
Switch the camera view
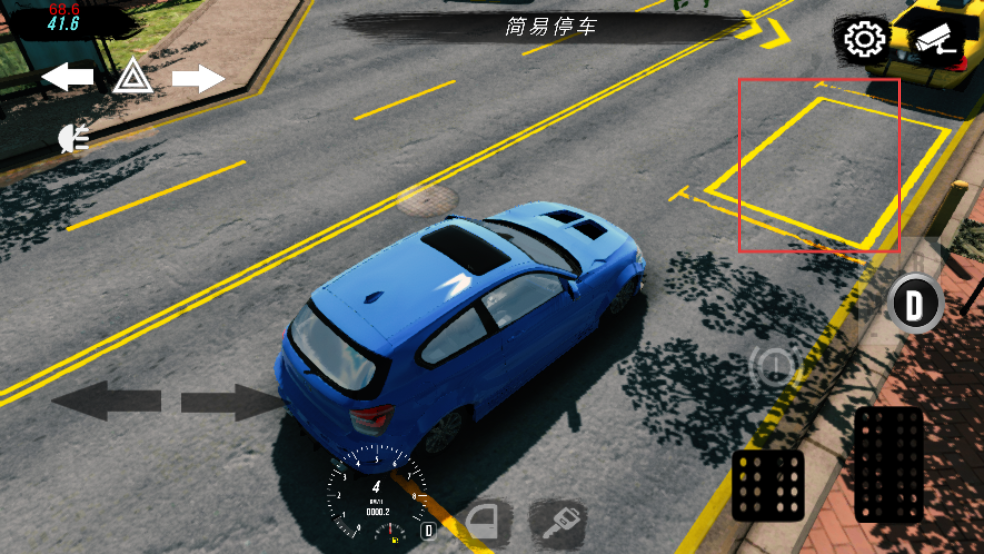click(937, 39)
